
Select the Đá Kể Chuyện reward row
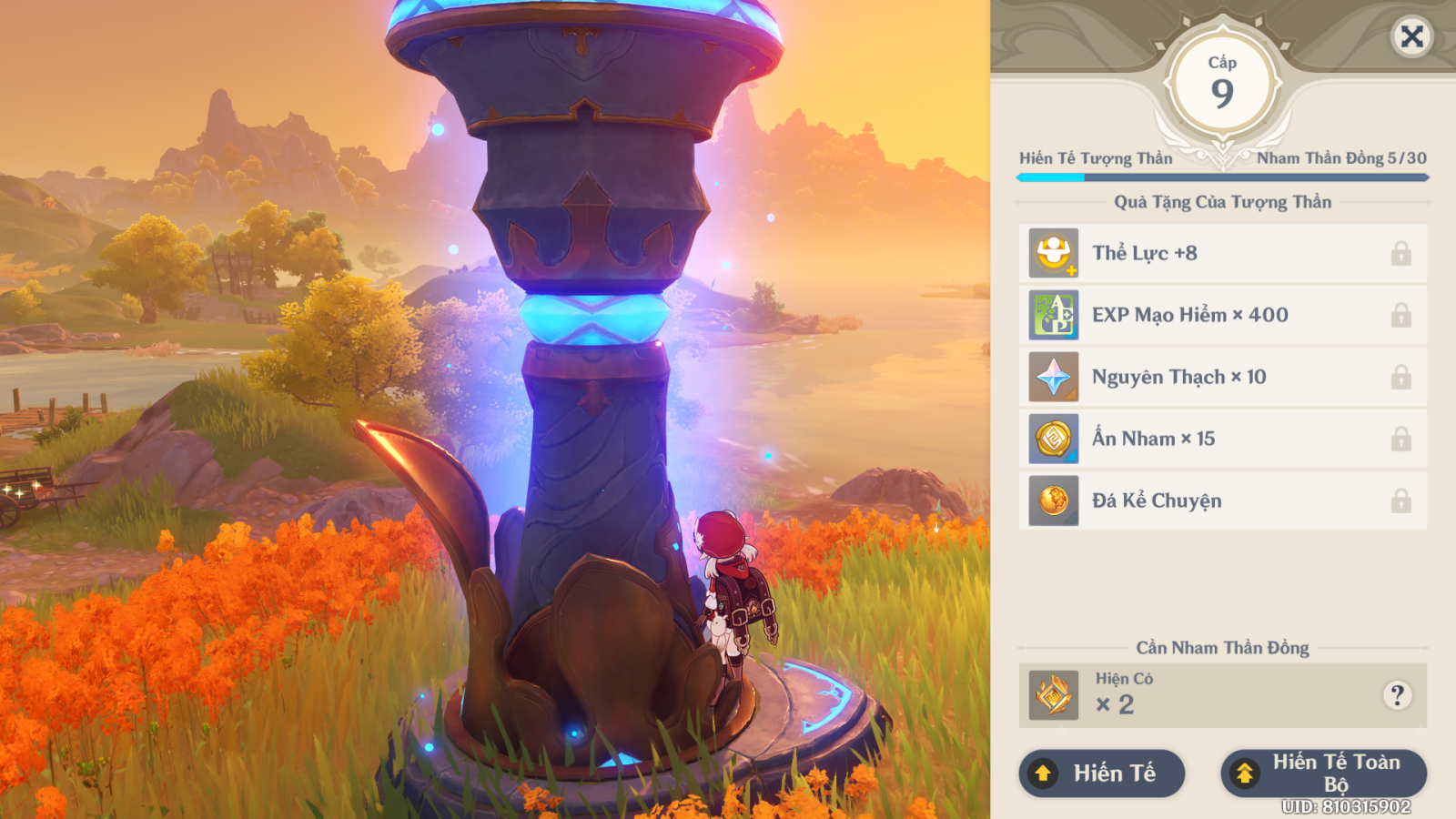coord(1222,500)
